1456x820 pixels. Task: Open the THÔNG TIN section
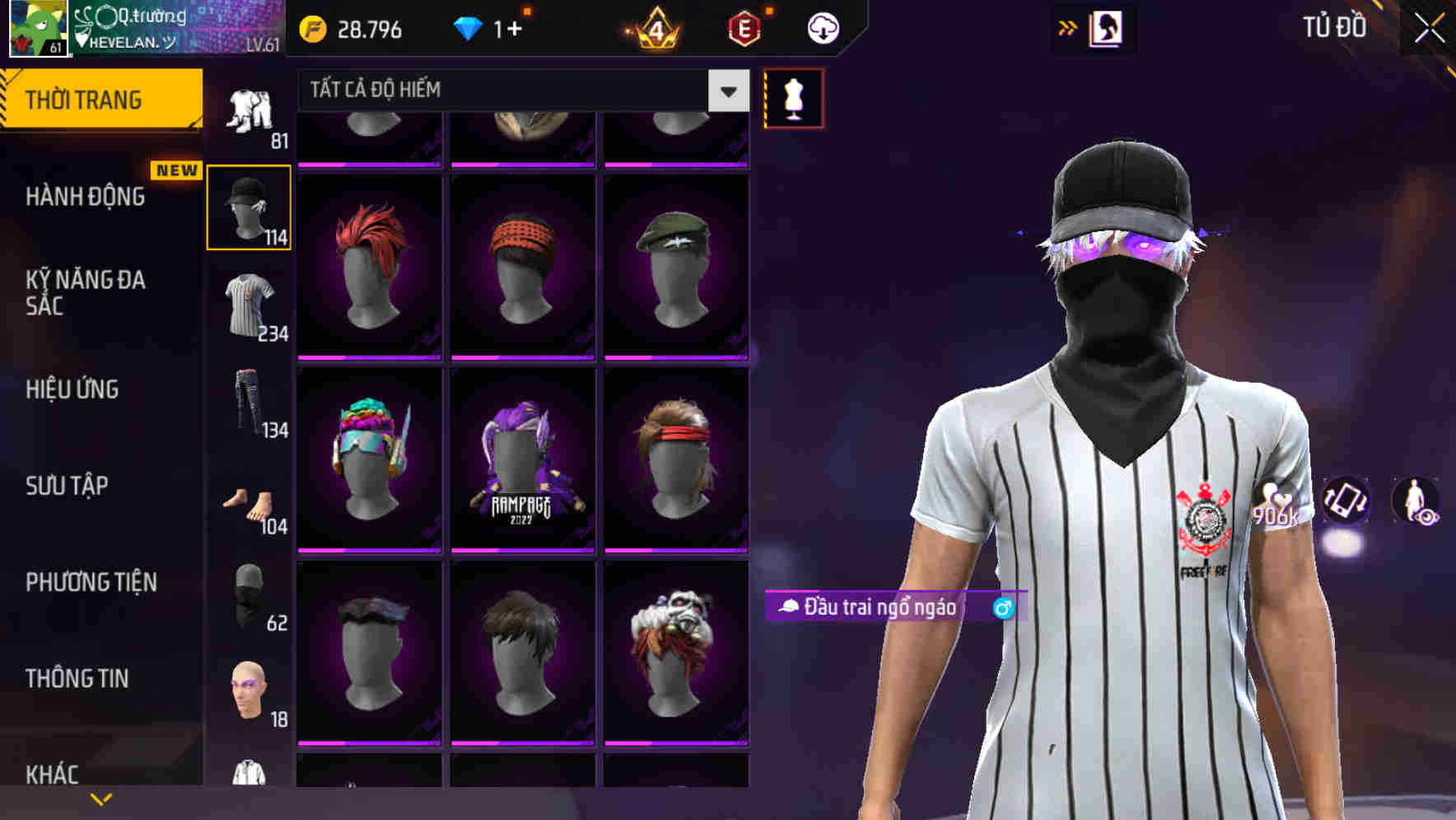78,678
